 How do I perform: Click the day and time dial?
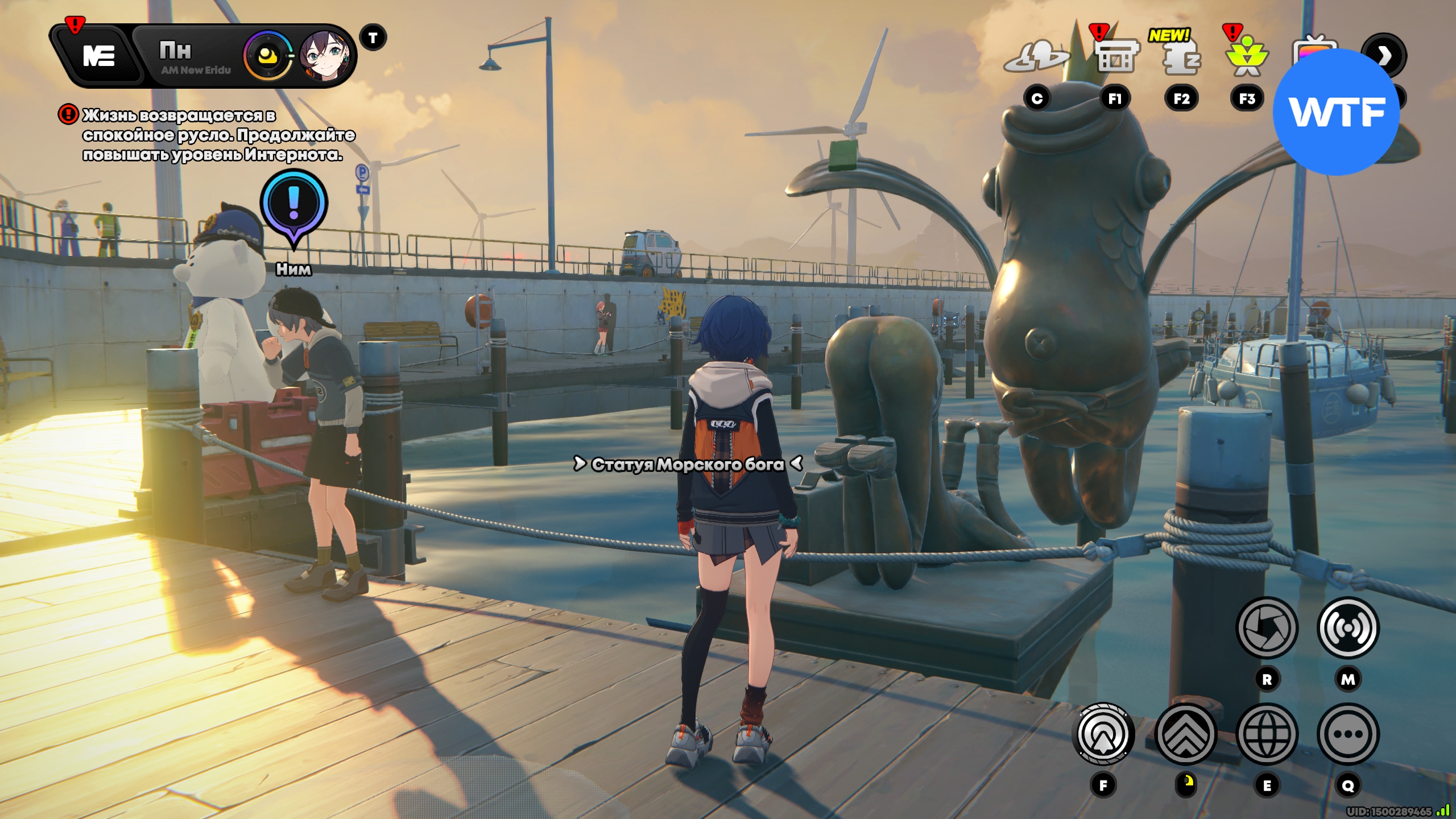pos(267,56)
